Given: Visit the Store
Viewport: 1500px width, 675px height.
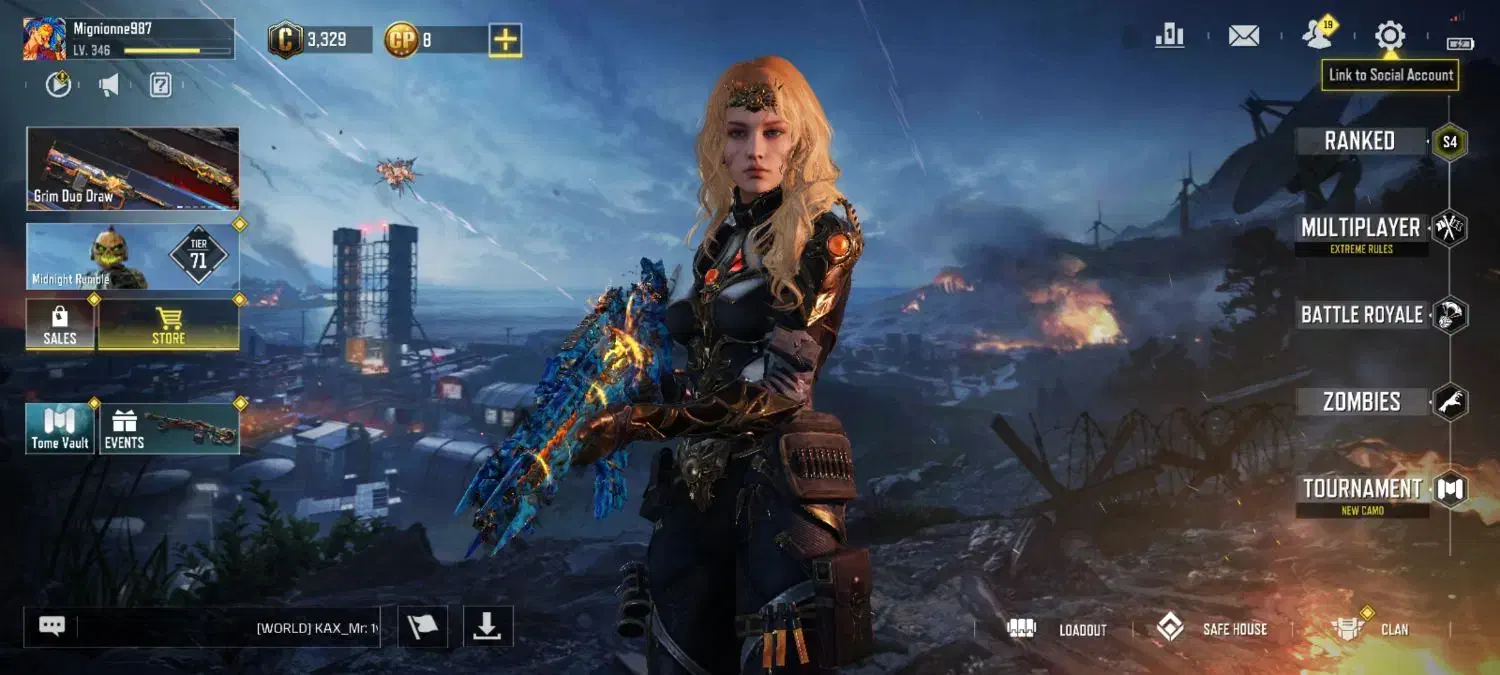Looking at the screenshot, I should point(168,325).
